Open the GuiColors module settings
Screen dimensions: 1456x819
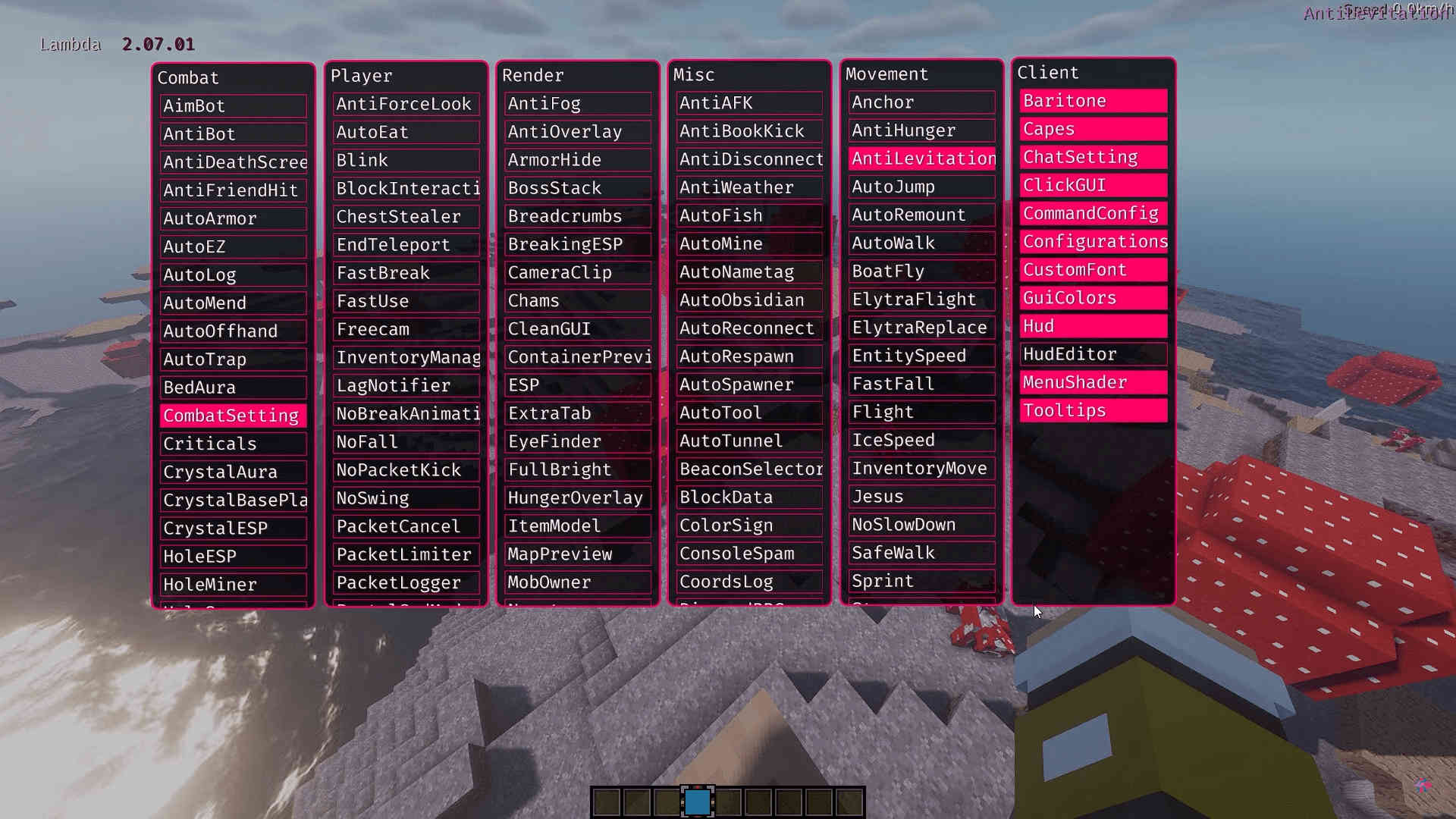click(x=1092, y=297)
